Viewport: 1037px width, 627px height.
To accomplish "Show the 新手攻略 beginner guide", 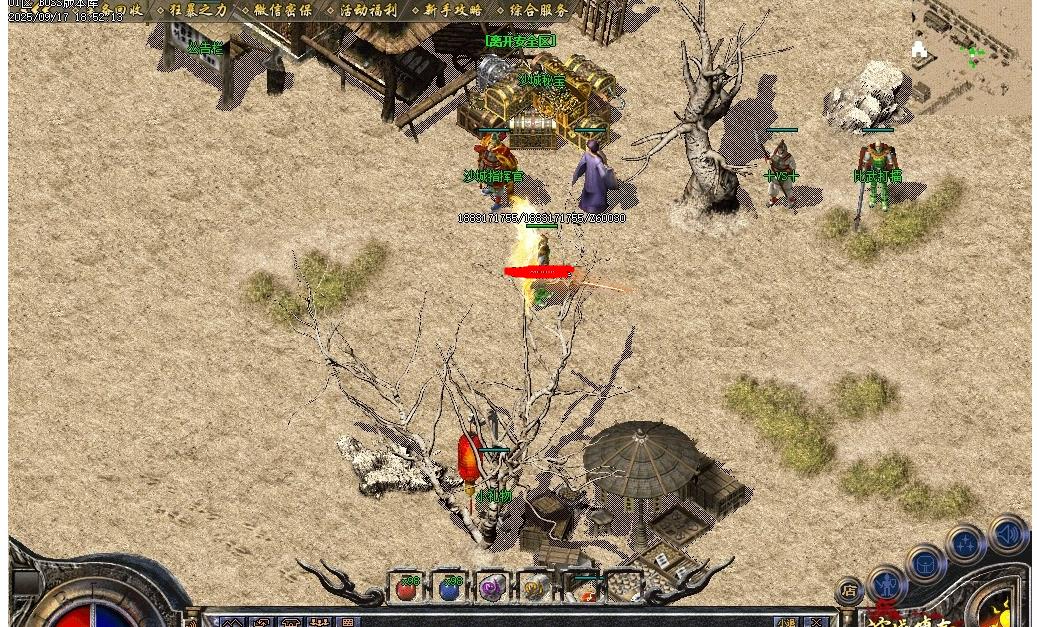I will pos(452,10).
